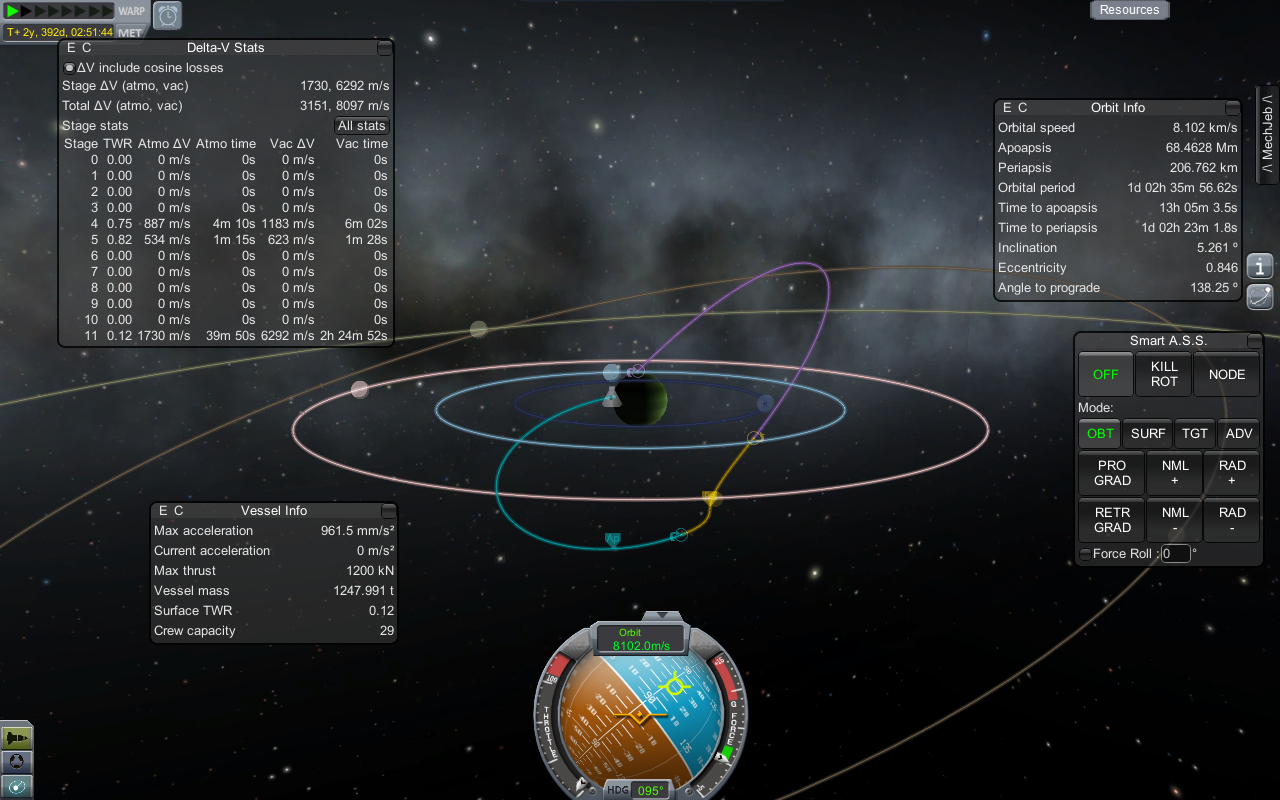Switch to SURF mode
1280x800 pixels.
(x=1148, y=434)
